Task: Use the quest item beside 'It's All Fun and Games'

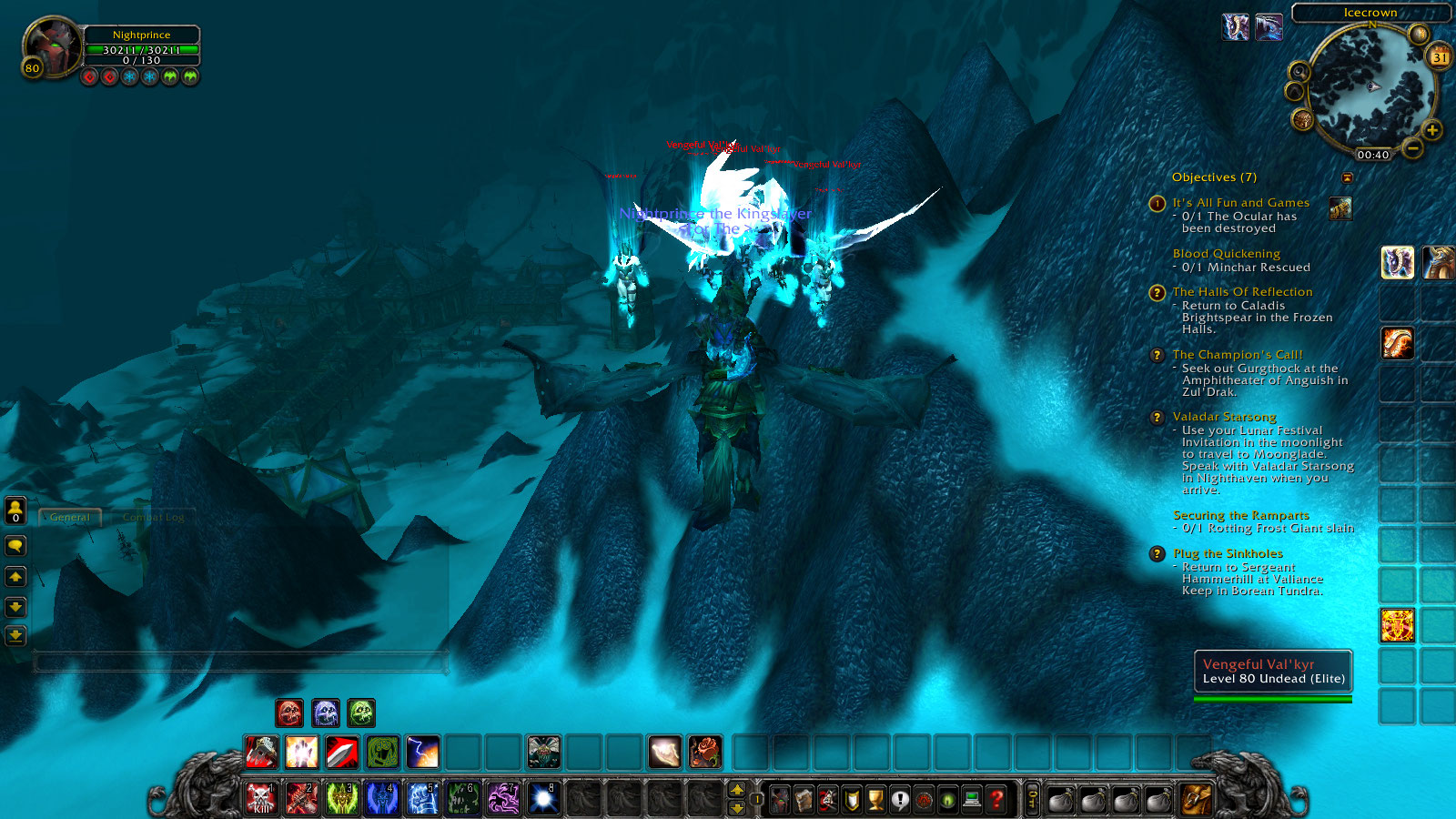Action: click(x=1340, y=208)
